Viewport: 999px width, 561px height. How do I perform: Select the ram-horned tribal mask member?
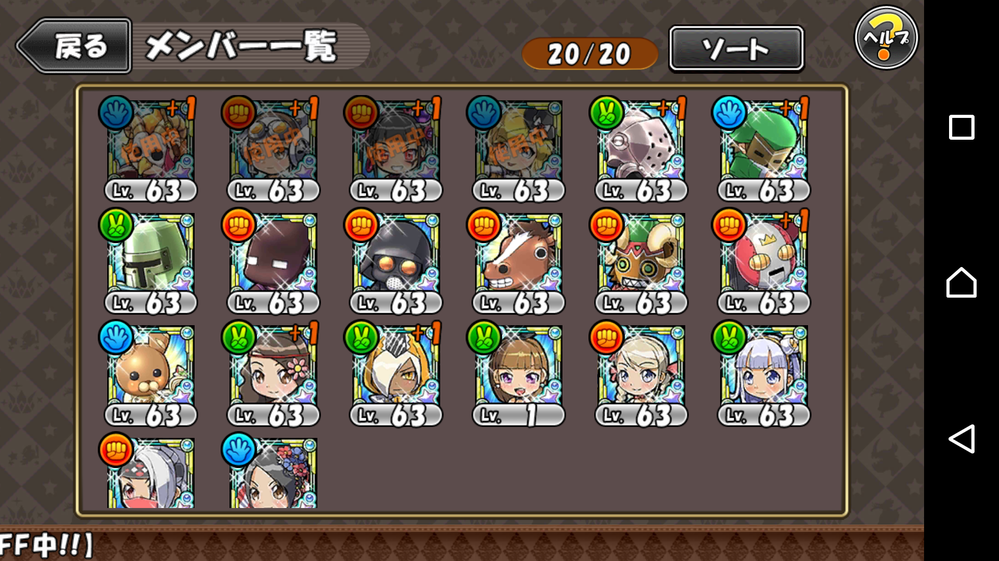point(640,258)
